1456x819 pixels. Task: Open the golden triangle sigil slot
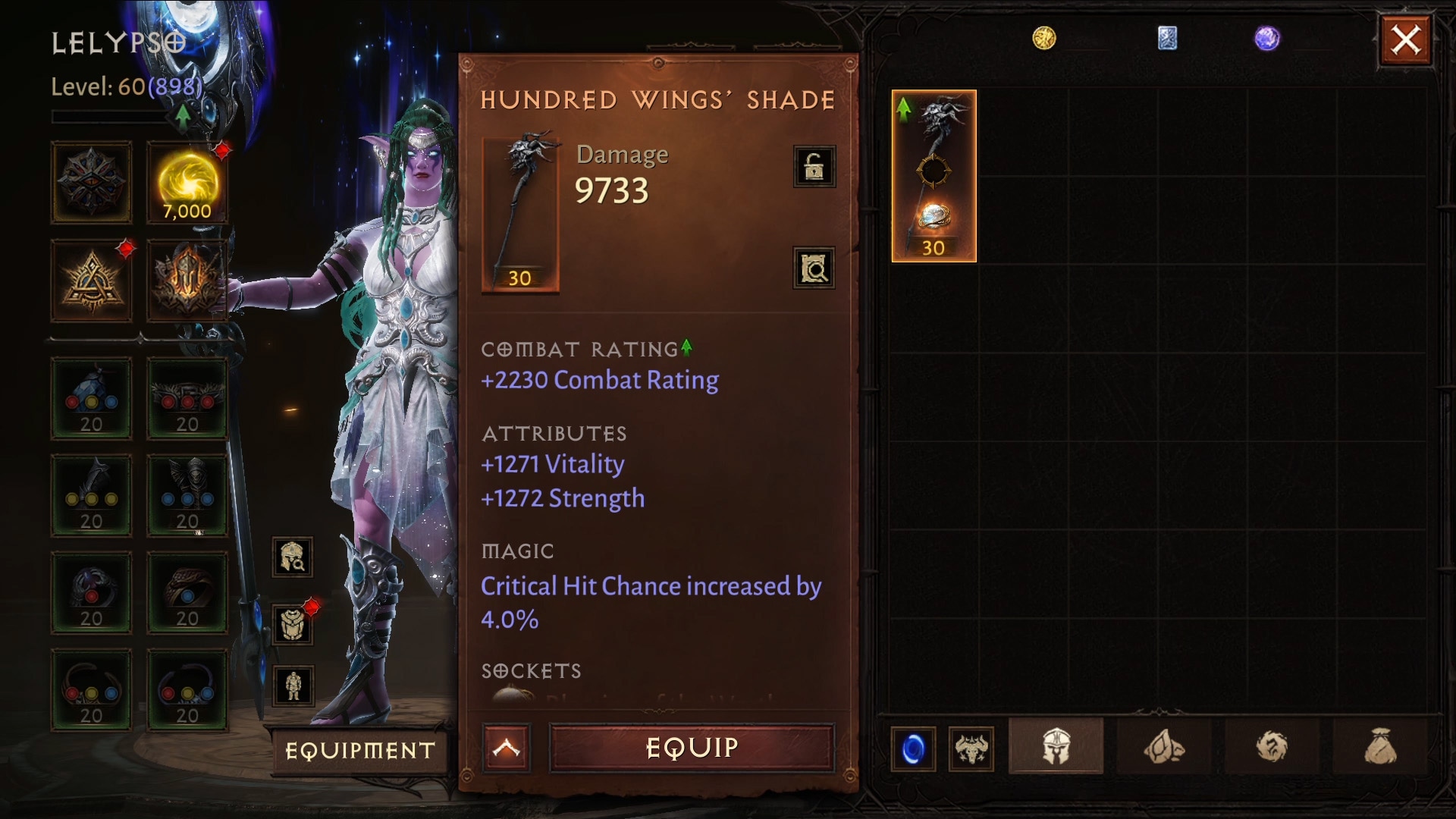(x=92, y=281)
